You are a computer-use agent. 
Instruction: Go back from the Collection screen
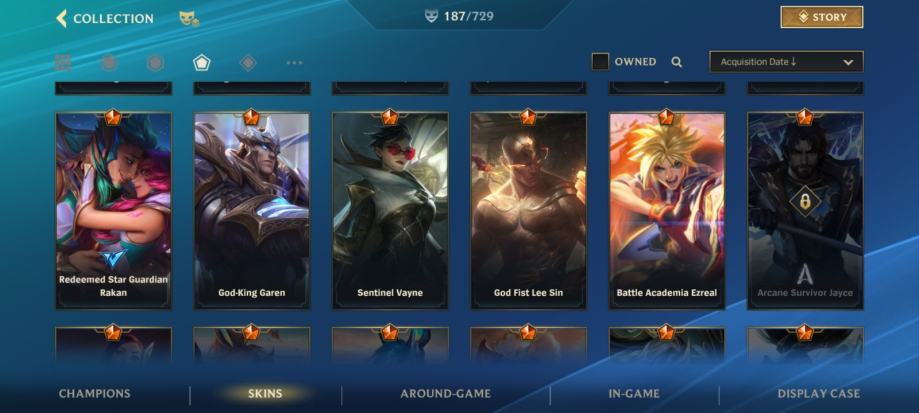[62, 18]
